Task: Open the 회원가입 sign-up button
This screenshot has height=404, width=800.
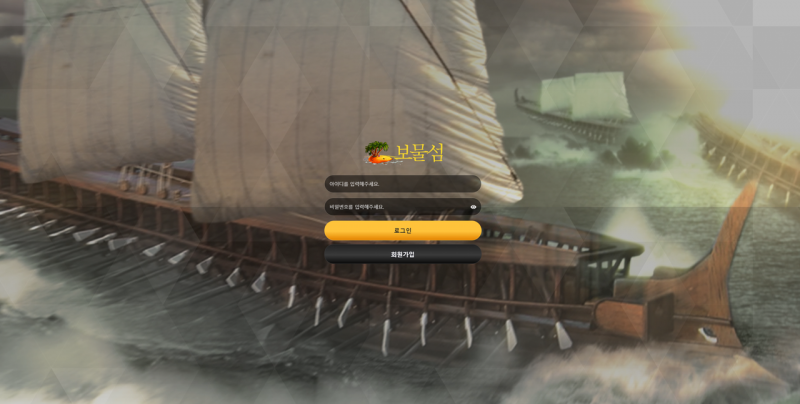Action: [x=402, y=254]
